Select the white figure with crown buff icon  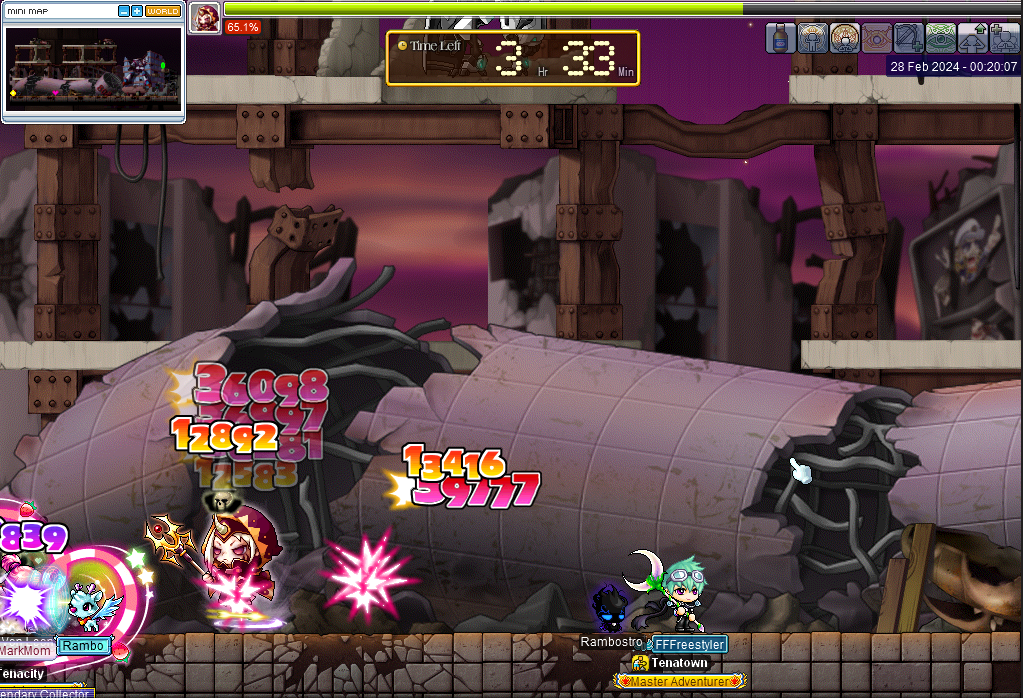pos(813,38)
